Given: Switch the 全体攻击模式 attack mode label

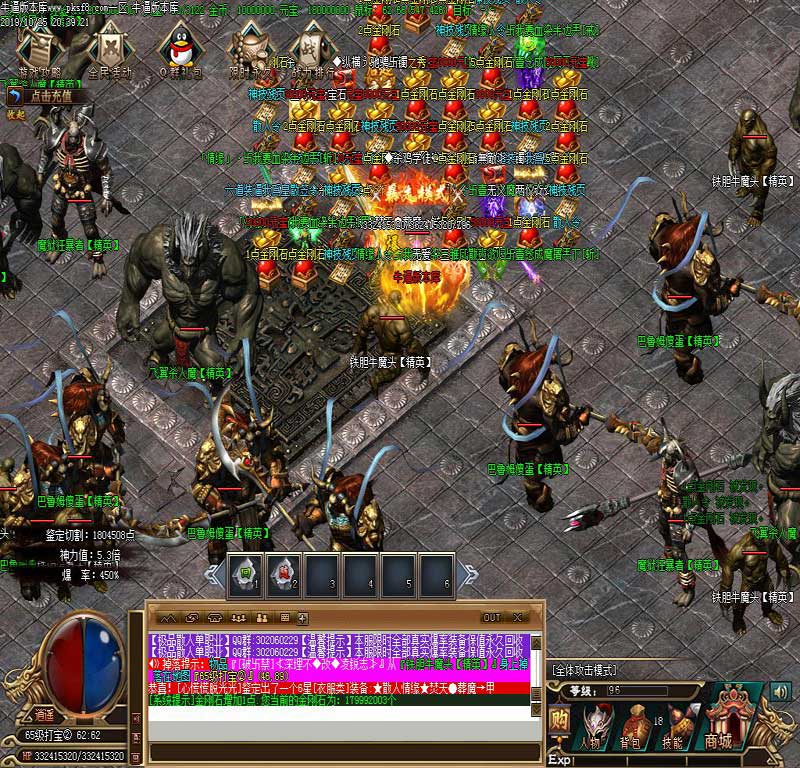Looking at the screenshot, I should pos(585,669).
